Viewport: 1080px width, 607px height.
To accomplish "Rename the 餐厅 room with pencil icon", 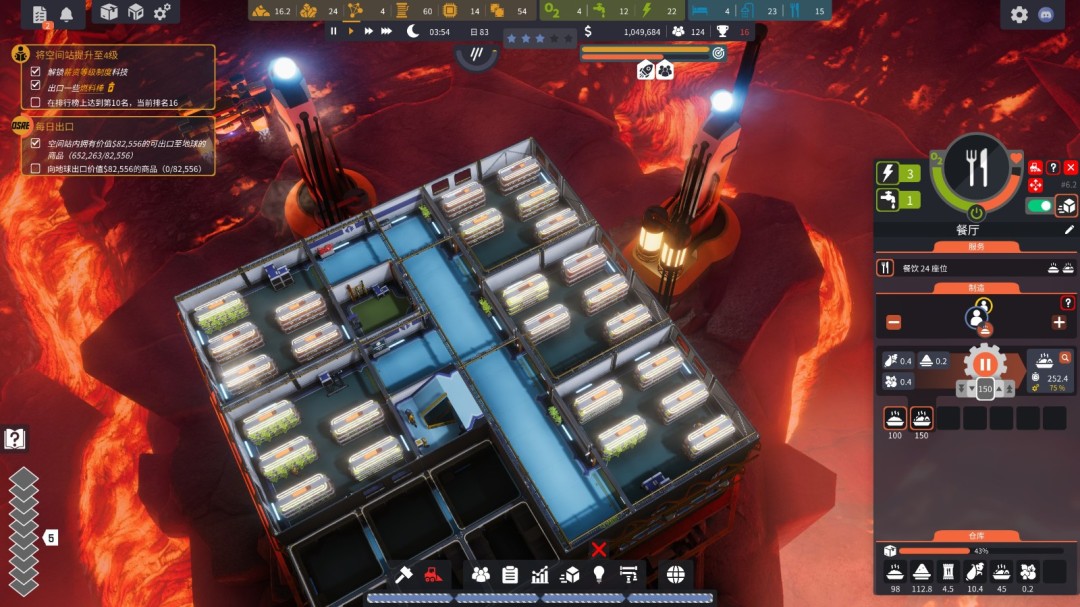I will (x=1069, y=229).
